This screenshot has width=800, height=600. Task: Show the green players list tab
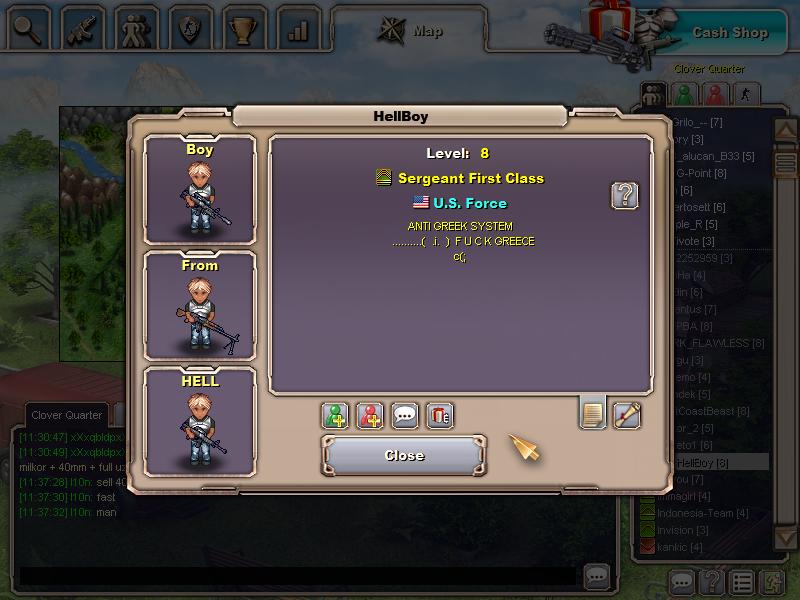pos(684,95)
